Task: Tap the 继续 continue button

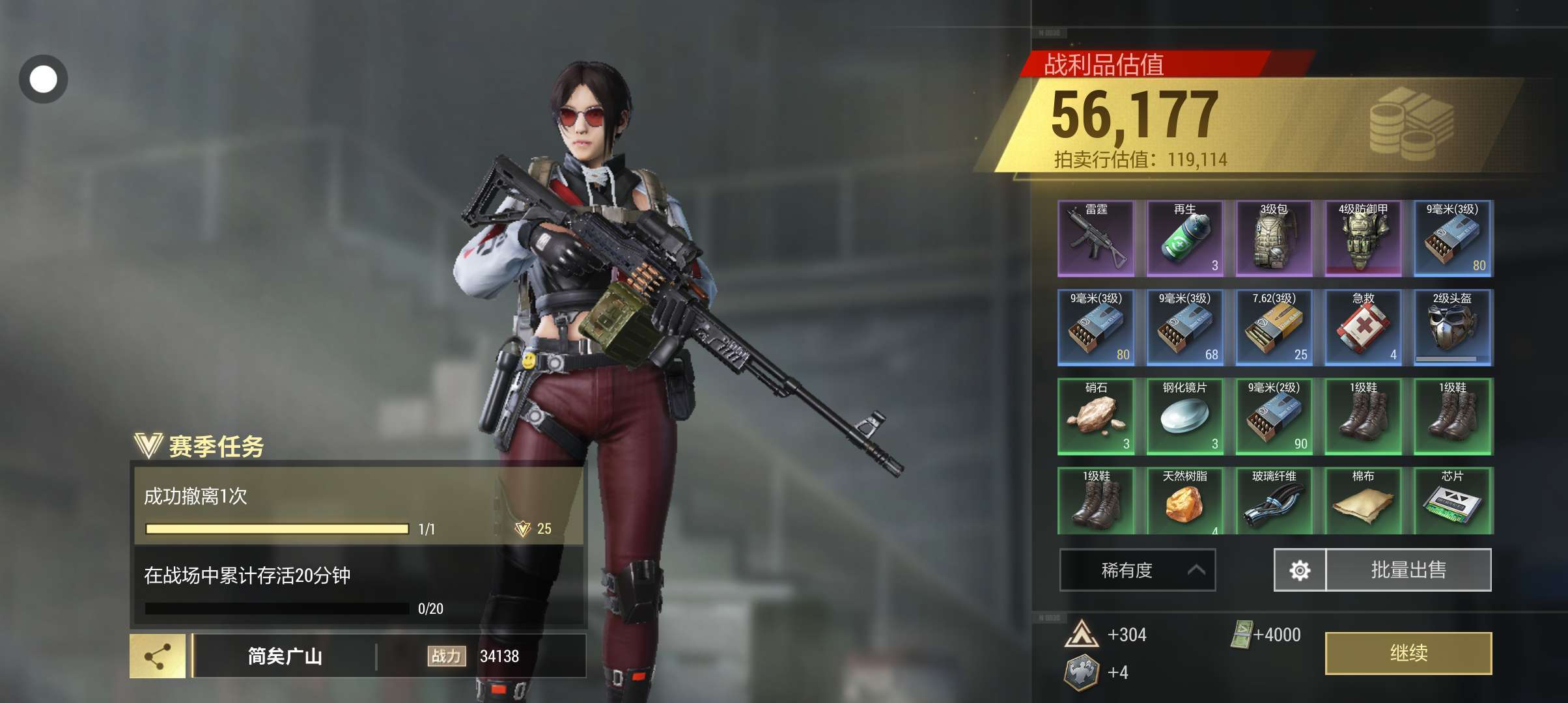Action: [x=1408, y=653]
